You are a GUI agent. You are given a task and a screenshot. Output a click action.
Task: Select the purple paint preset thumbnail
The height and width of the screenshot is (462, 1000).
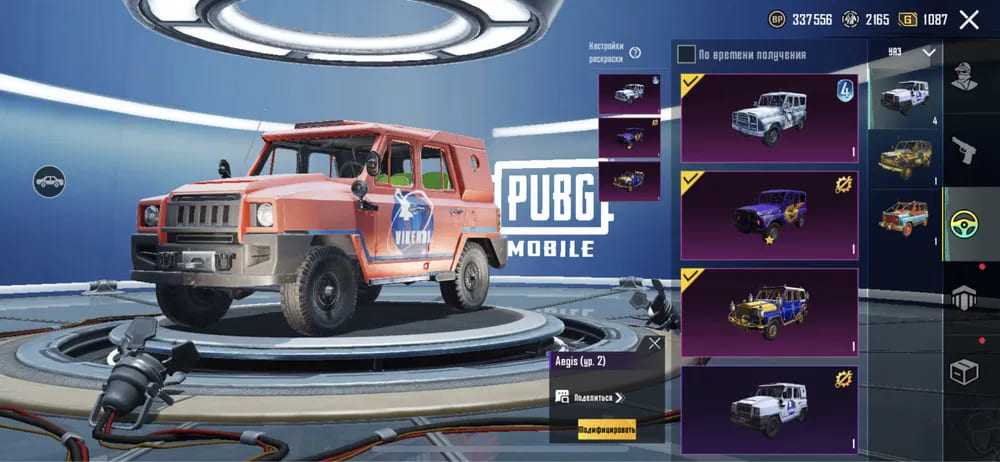click(629, 138)
